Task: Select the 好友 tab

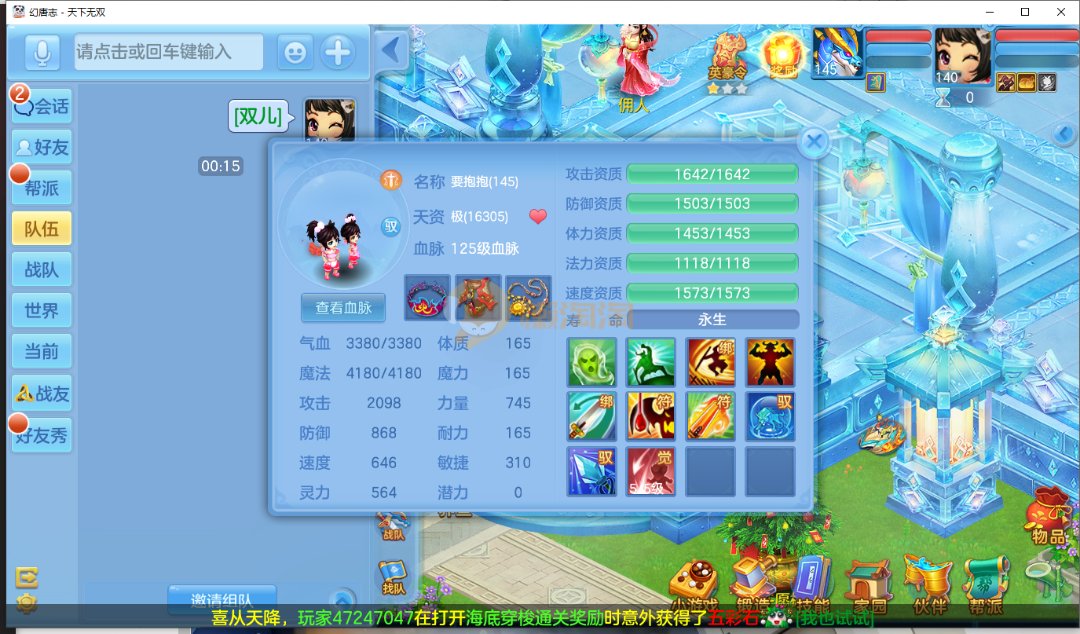Action: (42, 147)
